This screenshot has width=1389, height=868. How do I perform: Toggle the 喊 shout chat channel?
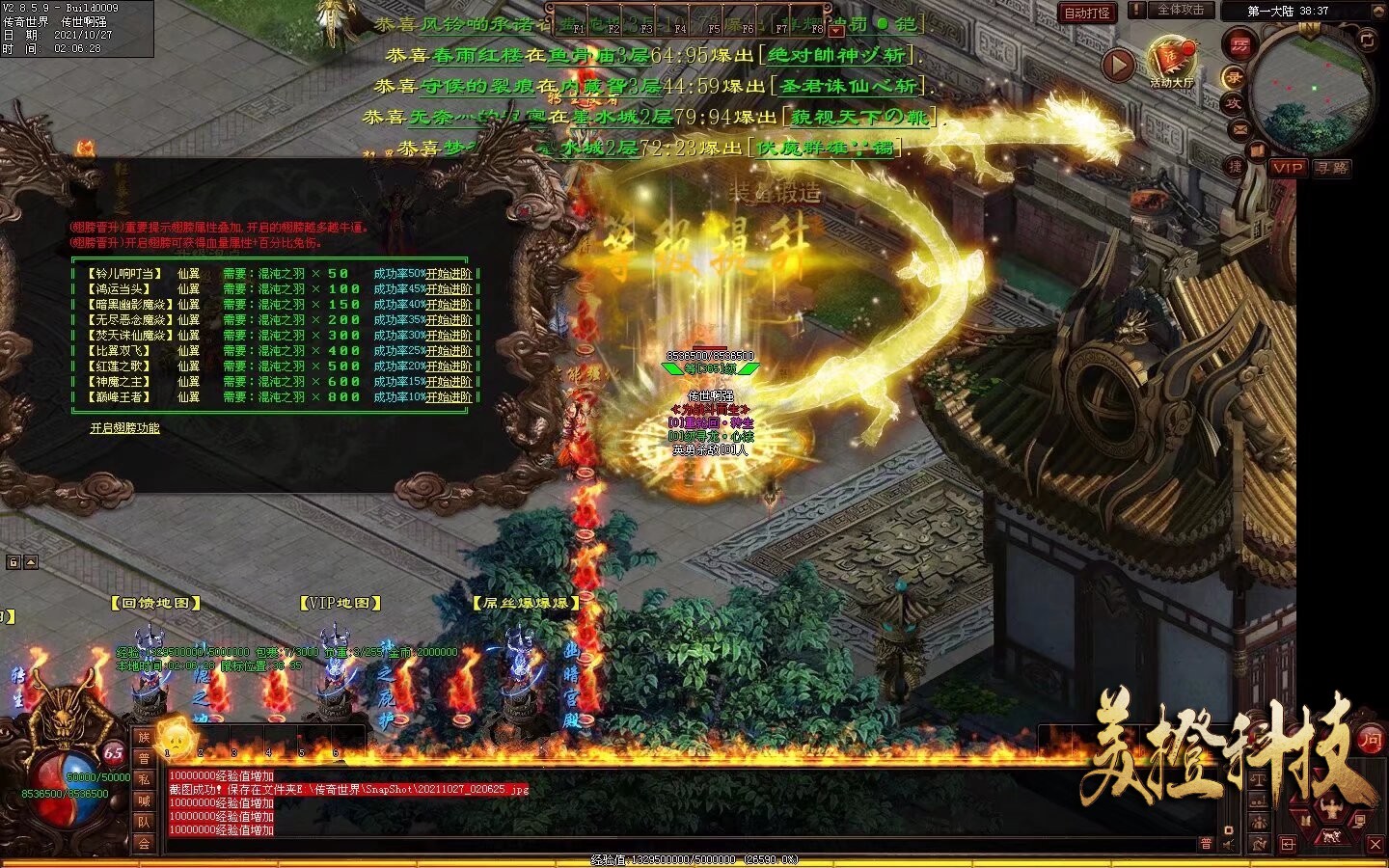coord(145,800)
